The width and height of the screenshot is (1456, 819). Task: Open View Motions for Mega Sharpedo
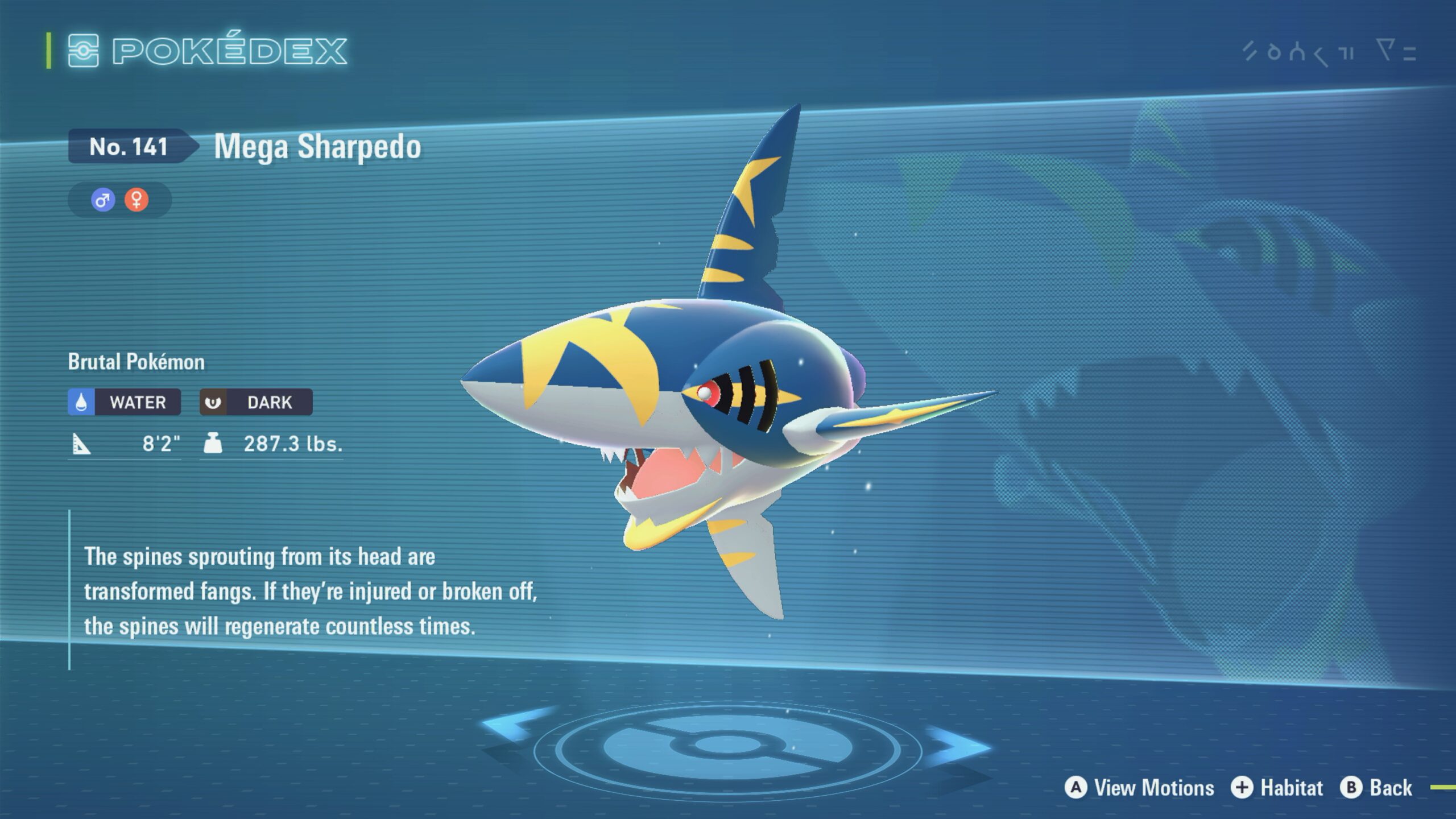1140,788
